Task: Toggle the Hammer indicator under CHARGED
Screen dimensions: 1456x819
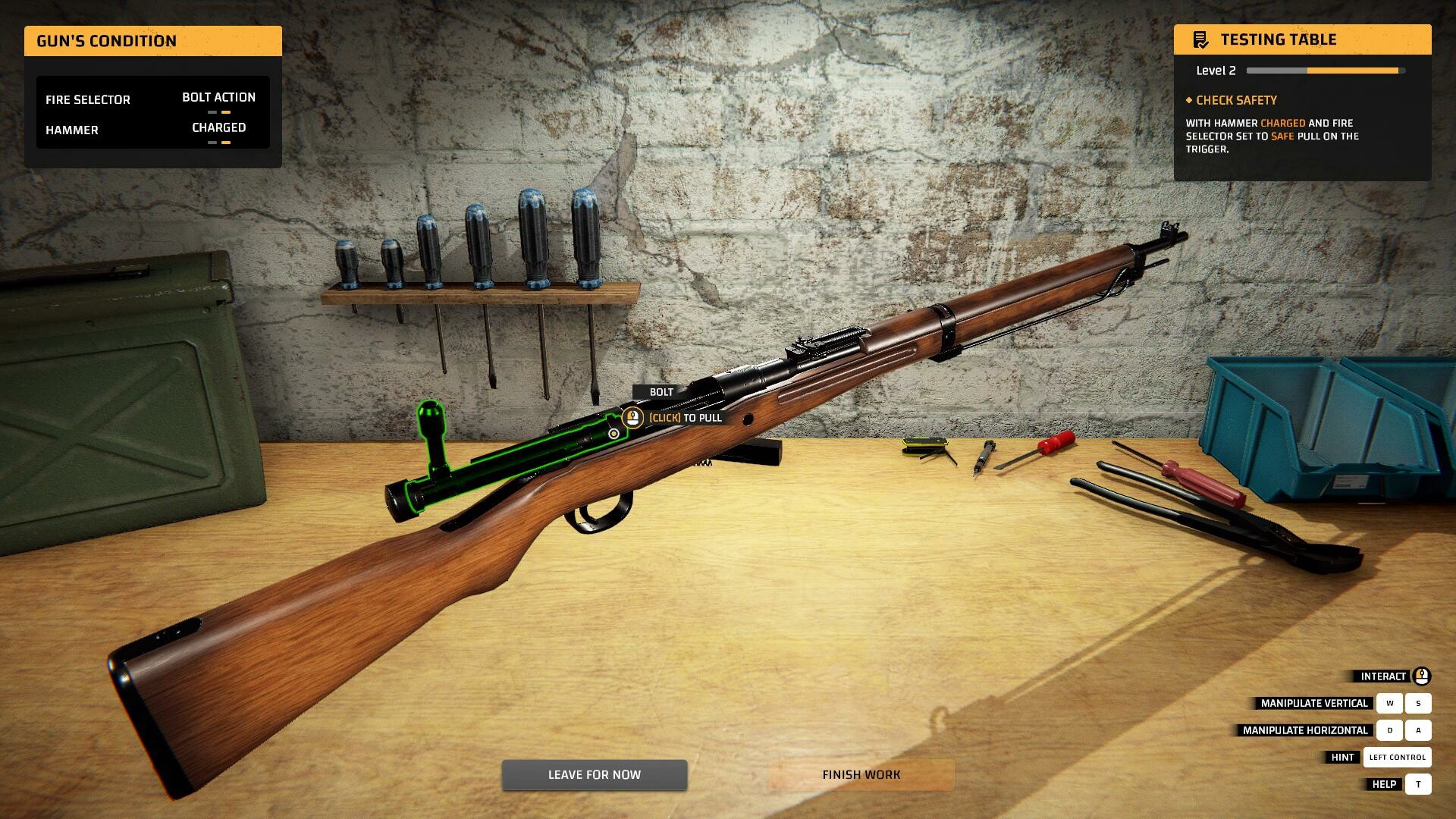Action: (218, 141)
